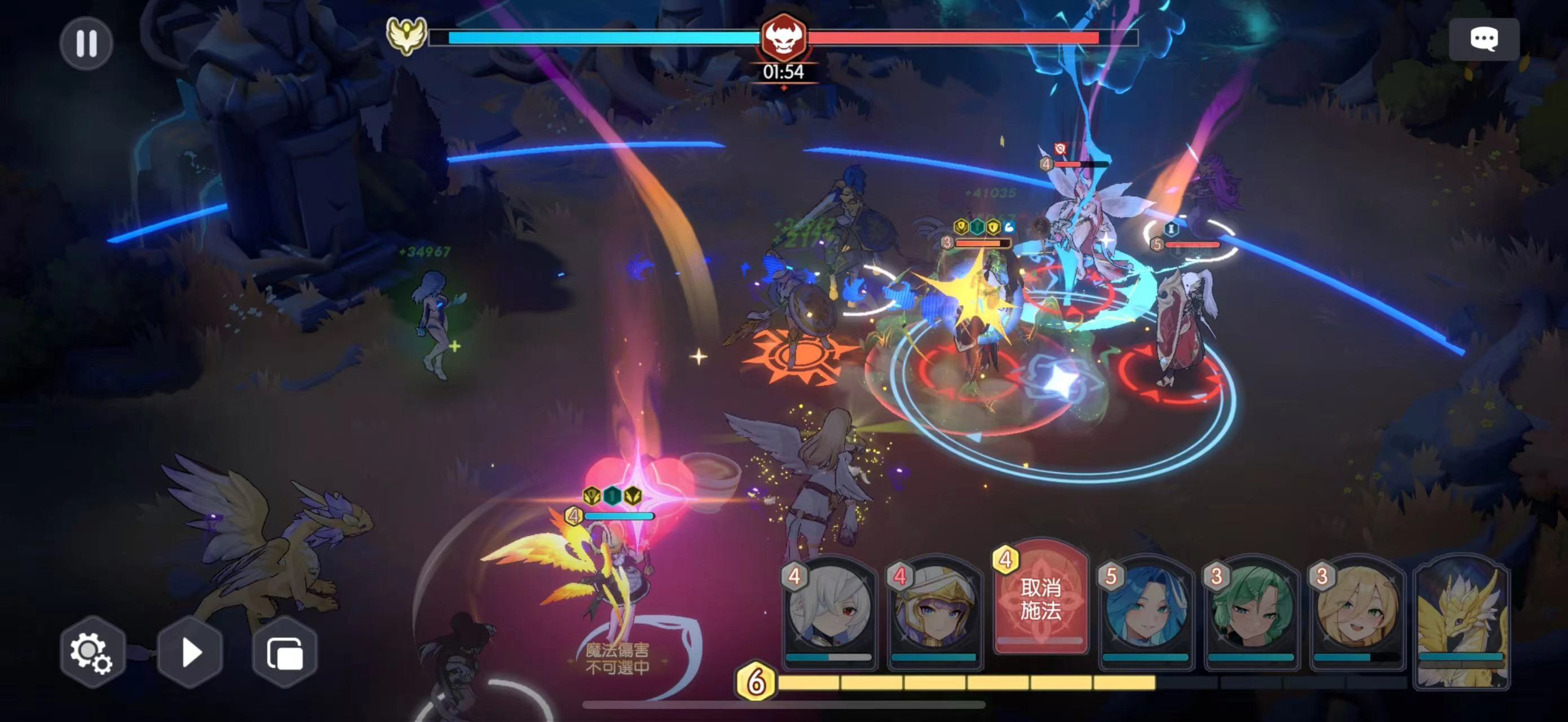Choose the green-haired hero card
Screen dimensions: 1568x722
1251,612
